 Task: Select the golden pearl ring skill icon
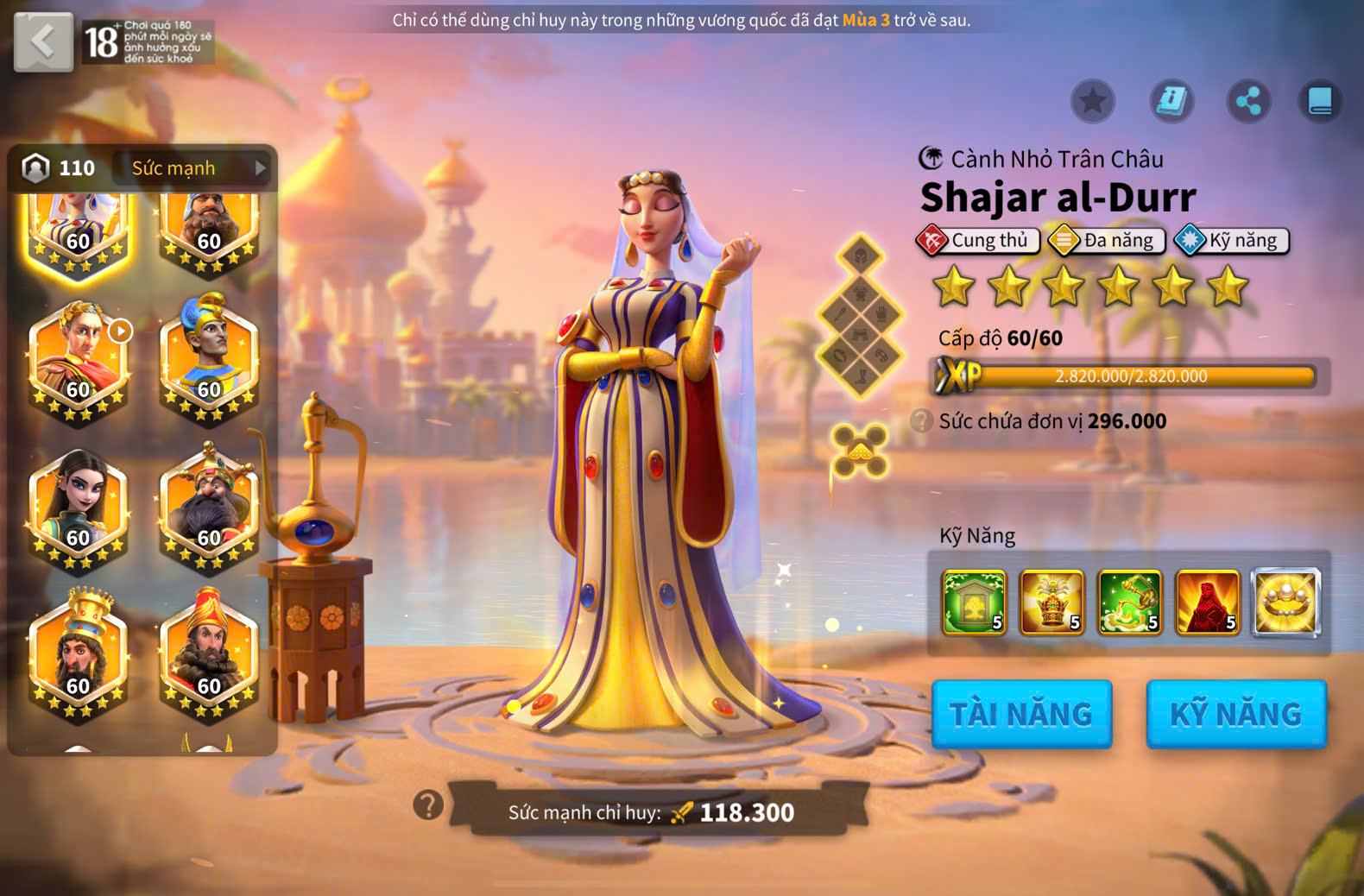click(x=1285, y=602)
